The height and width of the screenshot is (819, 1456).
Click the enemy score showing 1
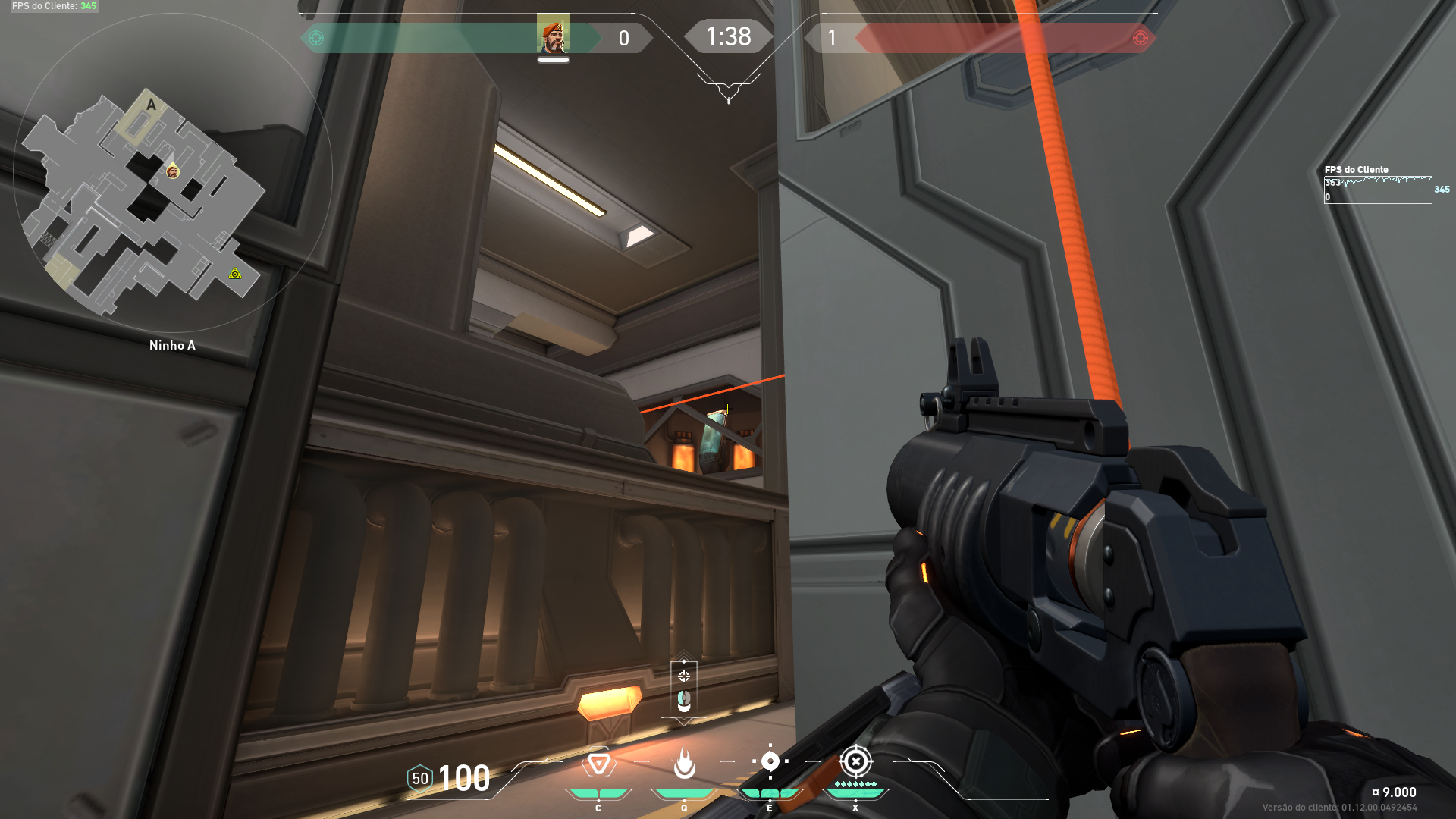pos(830,38)
